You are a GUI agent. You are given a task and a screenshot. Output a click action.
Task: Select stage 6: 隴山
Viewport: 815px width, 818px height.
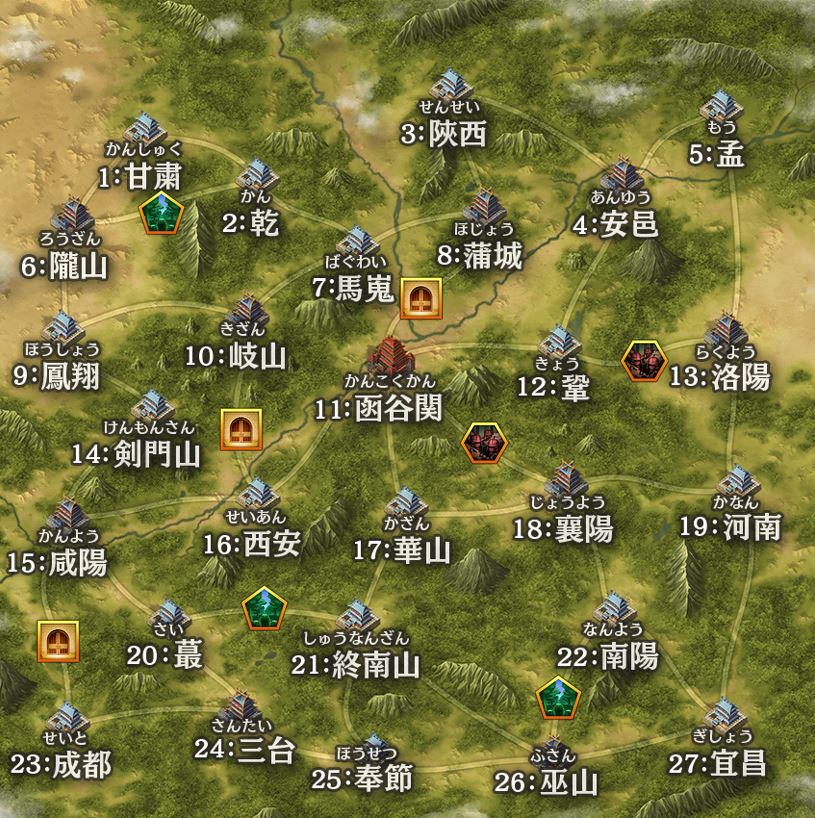point(70,217)
